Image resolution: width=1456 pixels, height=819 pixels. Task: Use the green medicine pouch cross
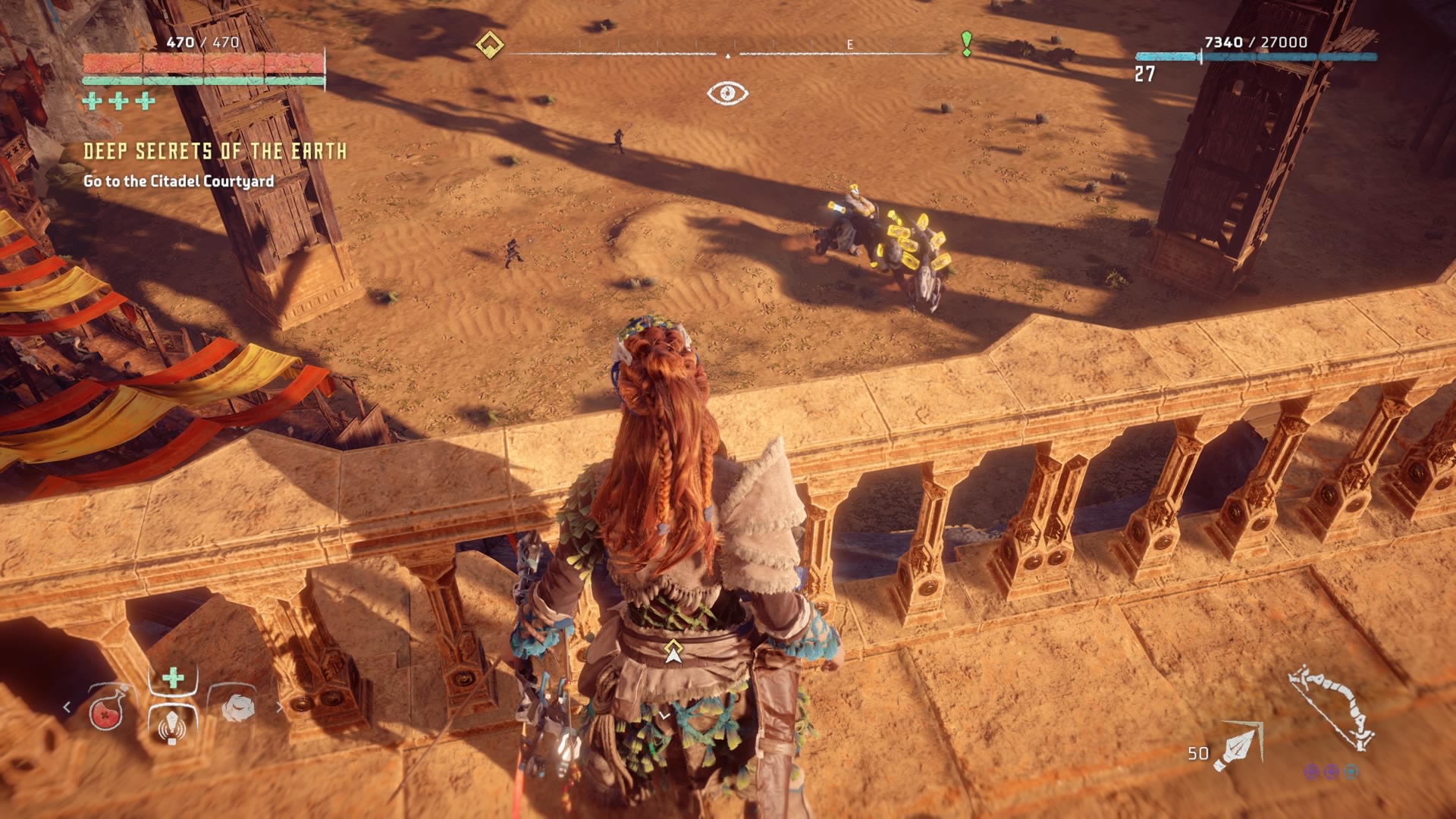(173, 677)
